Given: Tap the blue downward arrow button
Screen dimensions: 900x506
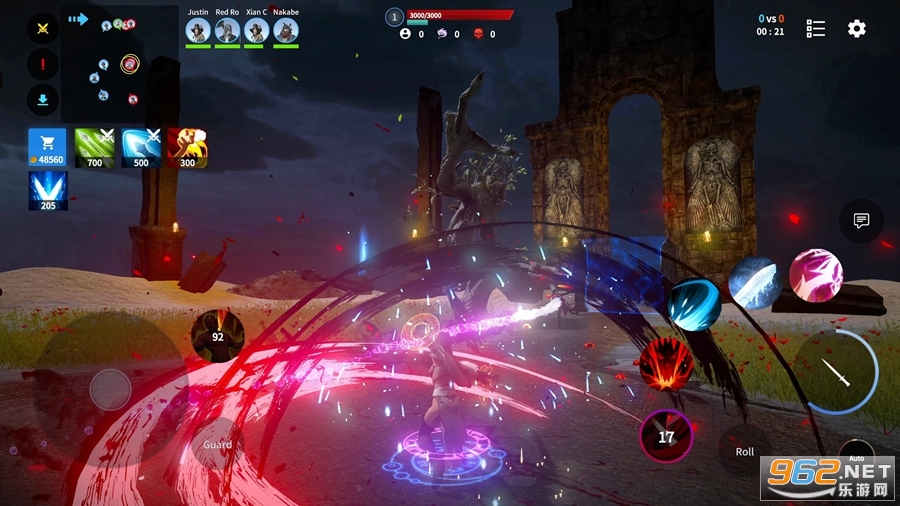Looking at the screenshot, I should [43, 100].
